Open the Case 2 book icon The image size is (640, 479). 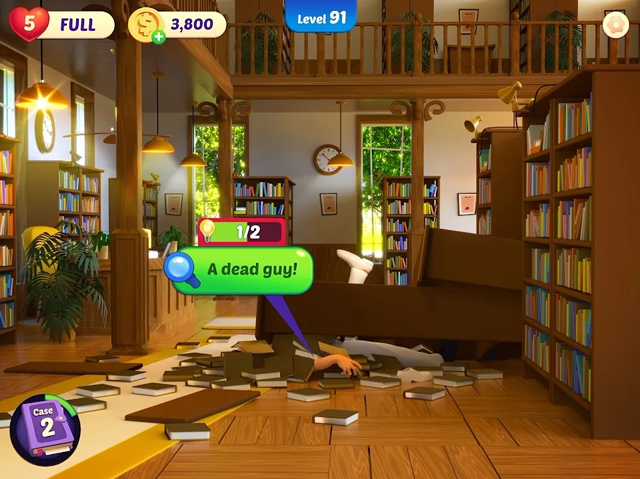tap(43, 430)
